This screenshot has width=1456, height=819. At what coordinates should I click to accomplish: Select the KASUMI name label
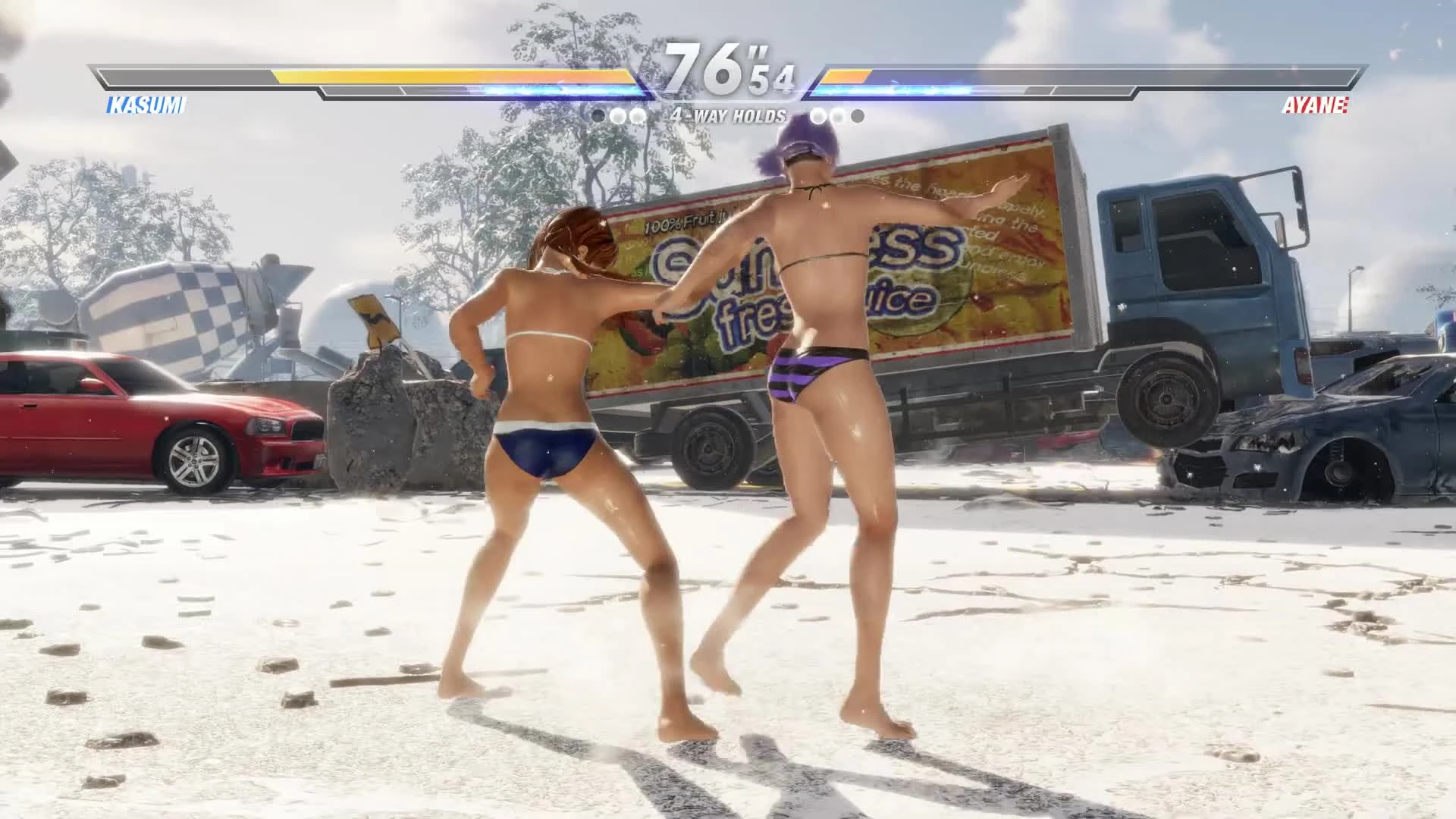[145, 107]
